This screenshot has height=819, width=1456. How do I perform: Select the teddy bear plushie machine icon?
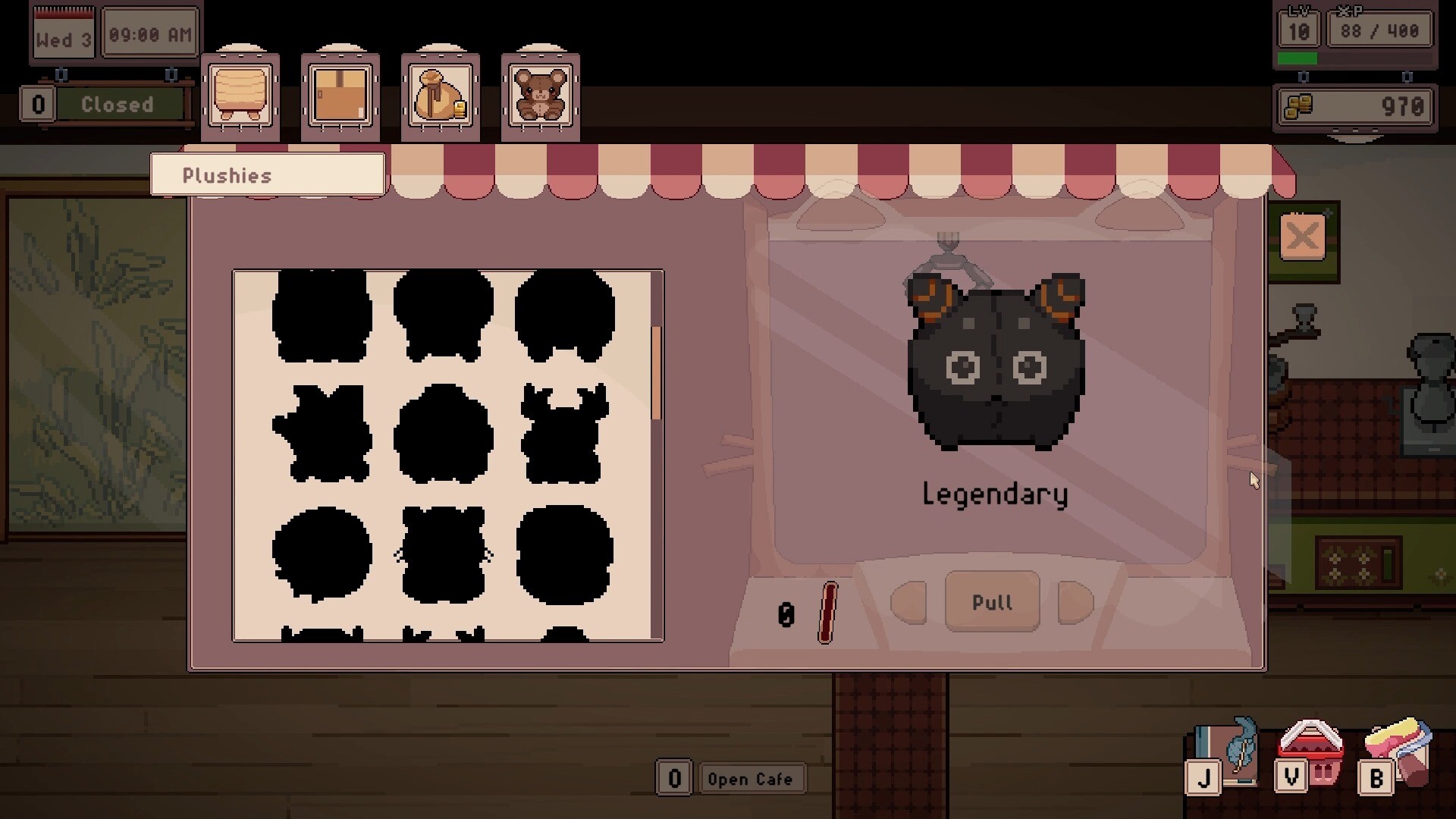pos(540,95)
